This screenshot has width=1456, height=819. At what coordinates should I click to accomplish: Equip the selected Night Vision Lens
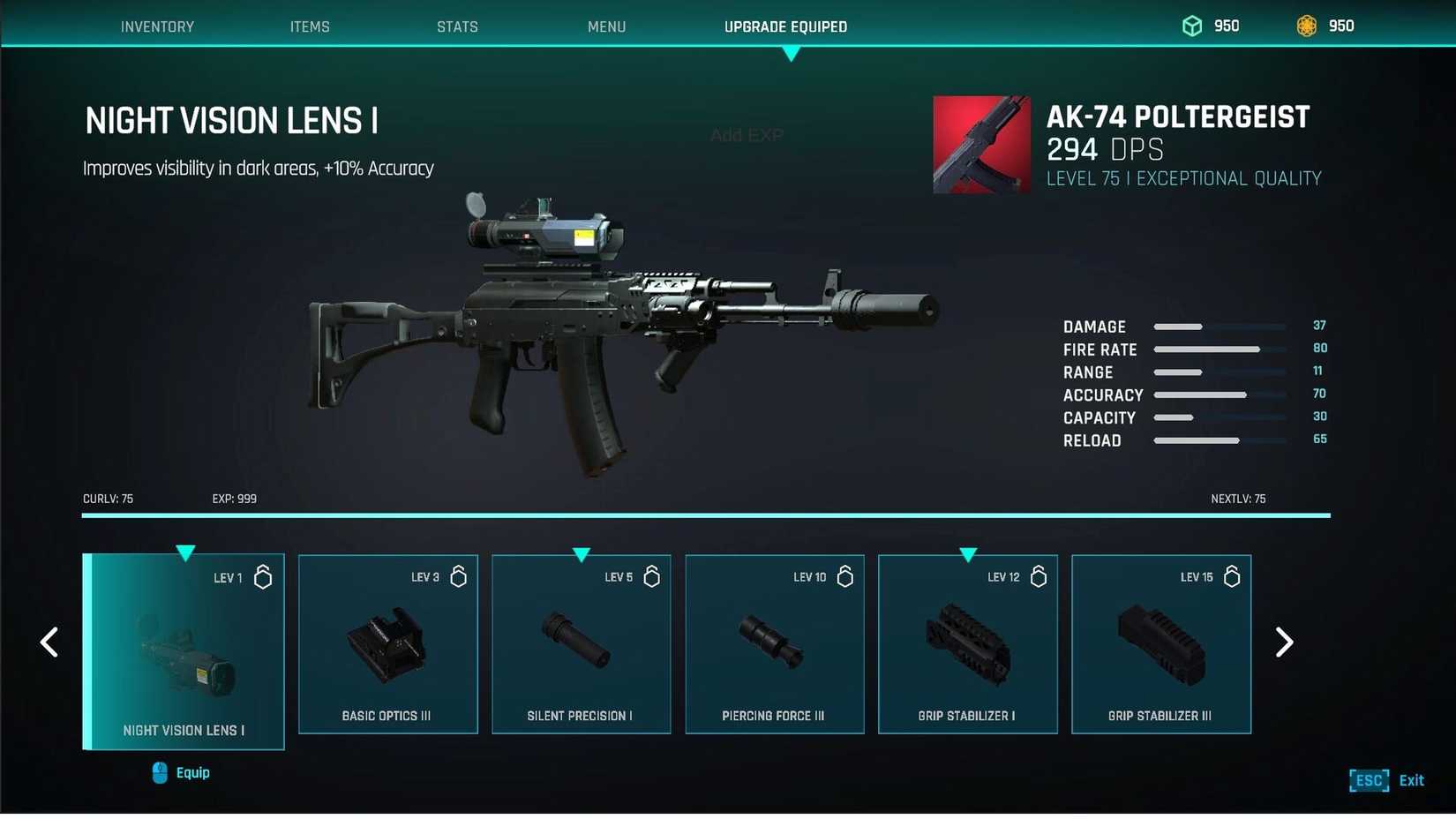pyautogui.click(x=182, y=773)
